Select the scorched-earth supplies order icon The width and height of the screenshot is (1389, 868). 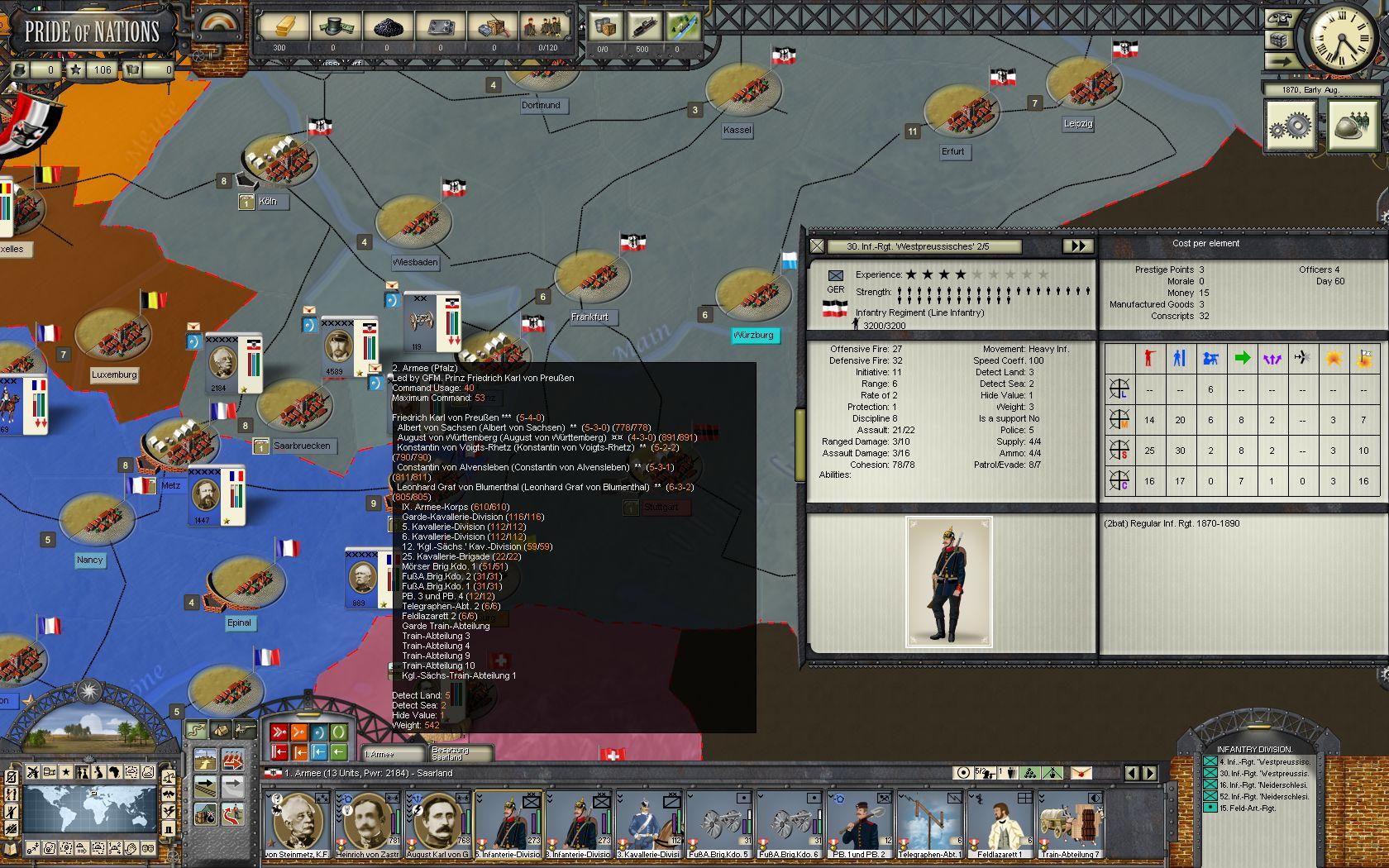click(204, 816)
